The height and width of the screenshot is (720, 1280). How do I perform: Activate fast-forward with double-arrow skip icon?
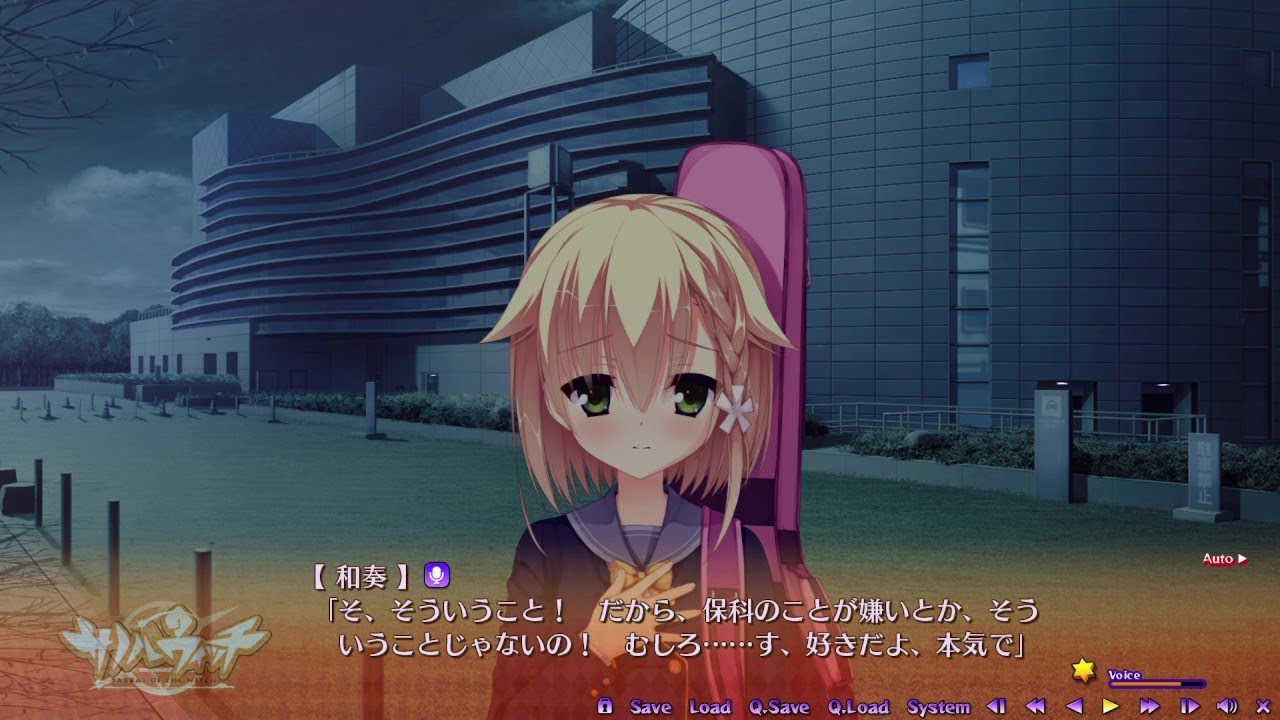tap(1148, 706)
